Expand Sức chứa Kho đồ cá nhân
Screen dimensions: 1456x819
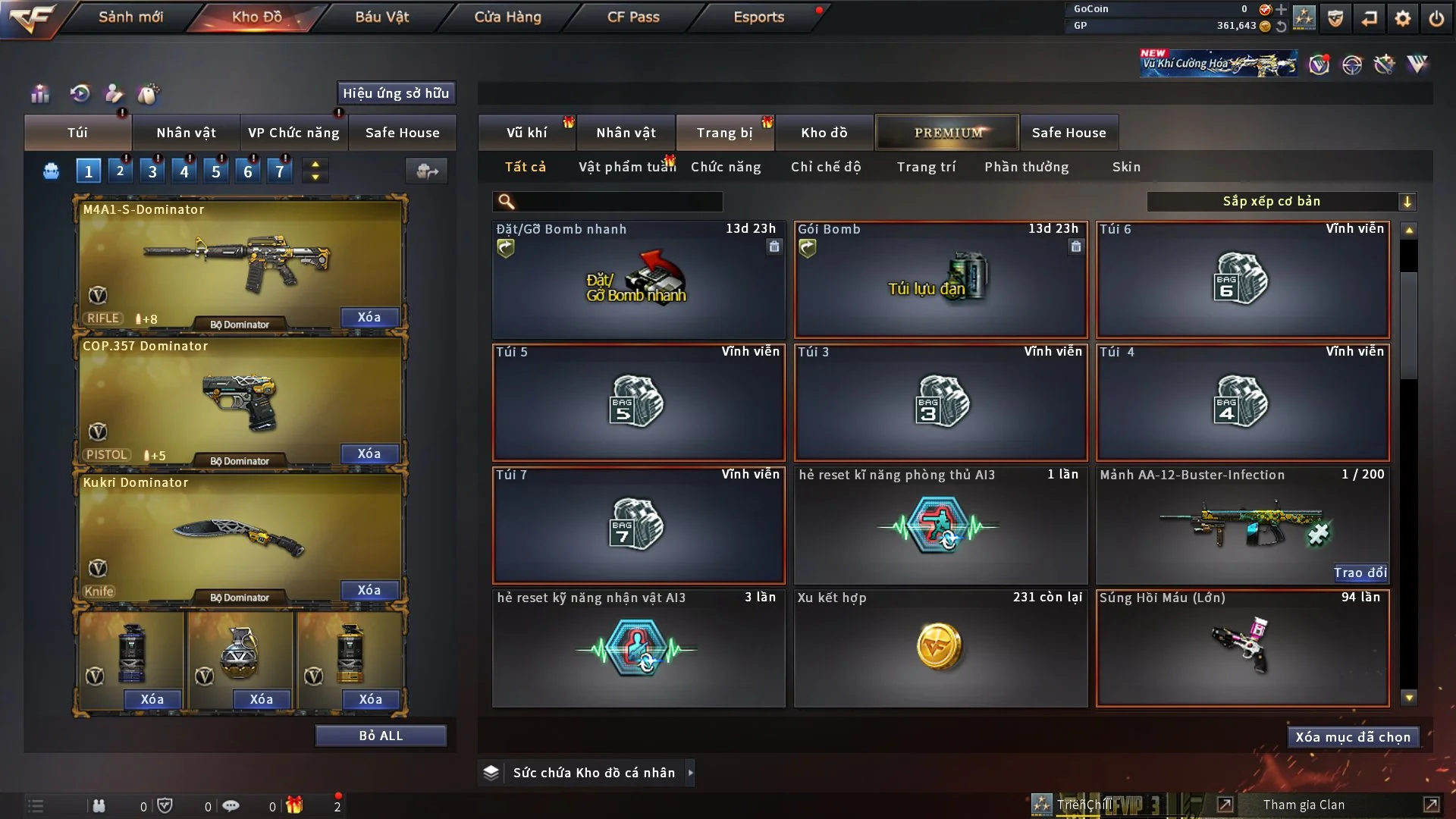click(x=690, y=773)
